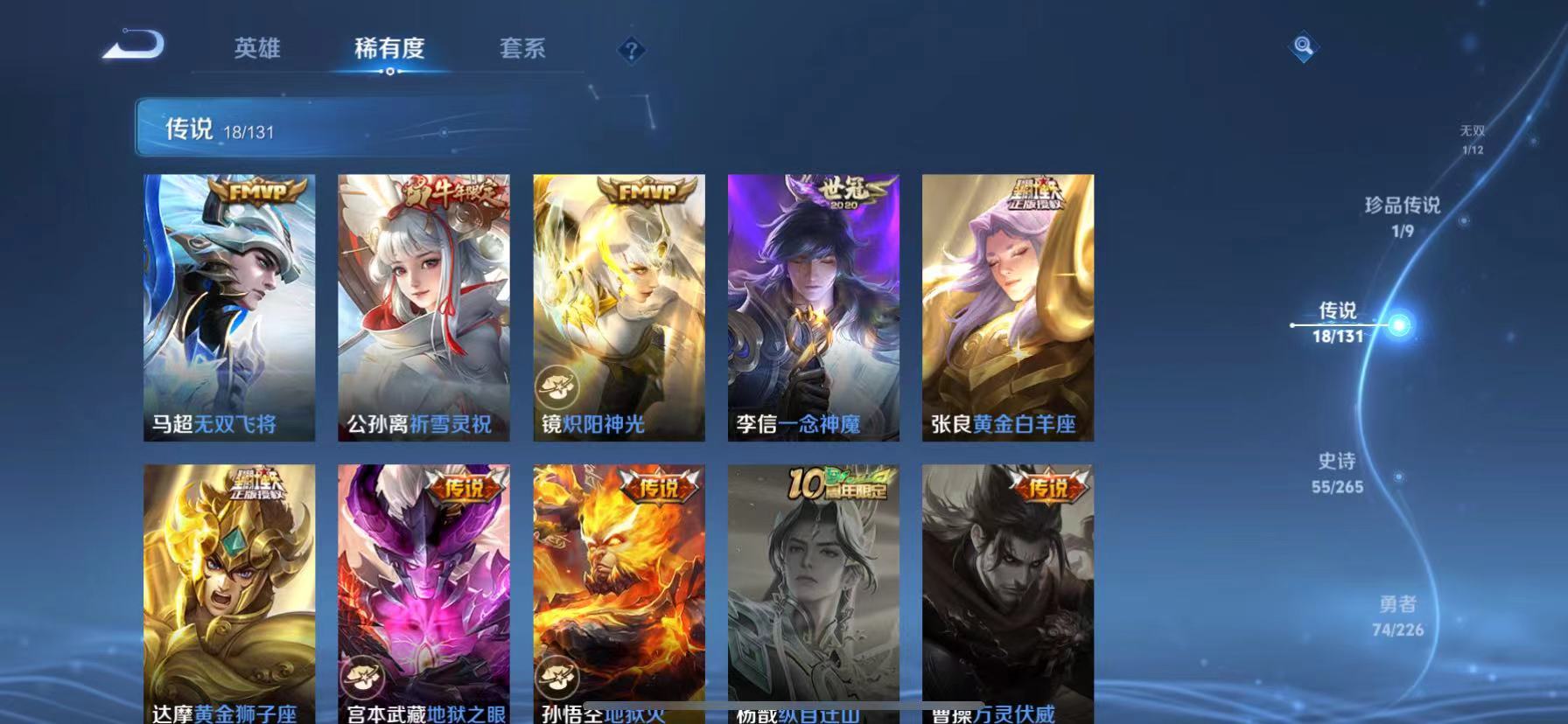The height and width of the screenshot is (724, 1568).
Task: Select the 勇者 74/226 rarity node
Action: [1397, 615]
